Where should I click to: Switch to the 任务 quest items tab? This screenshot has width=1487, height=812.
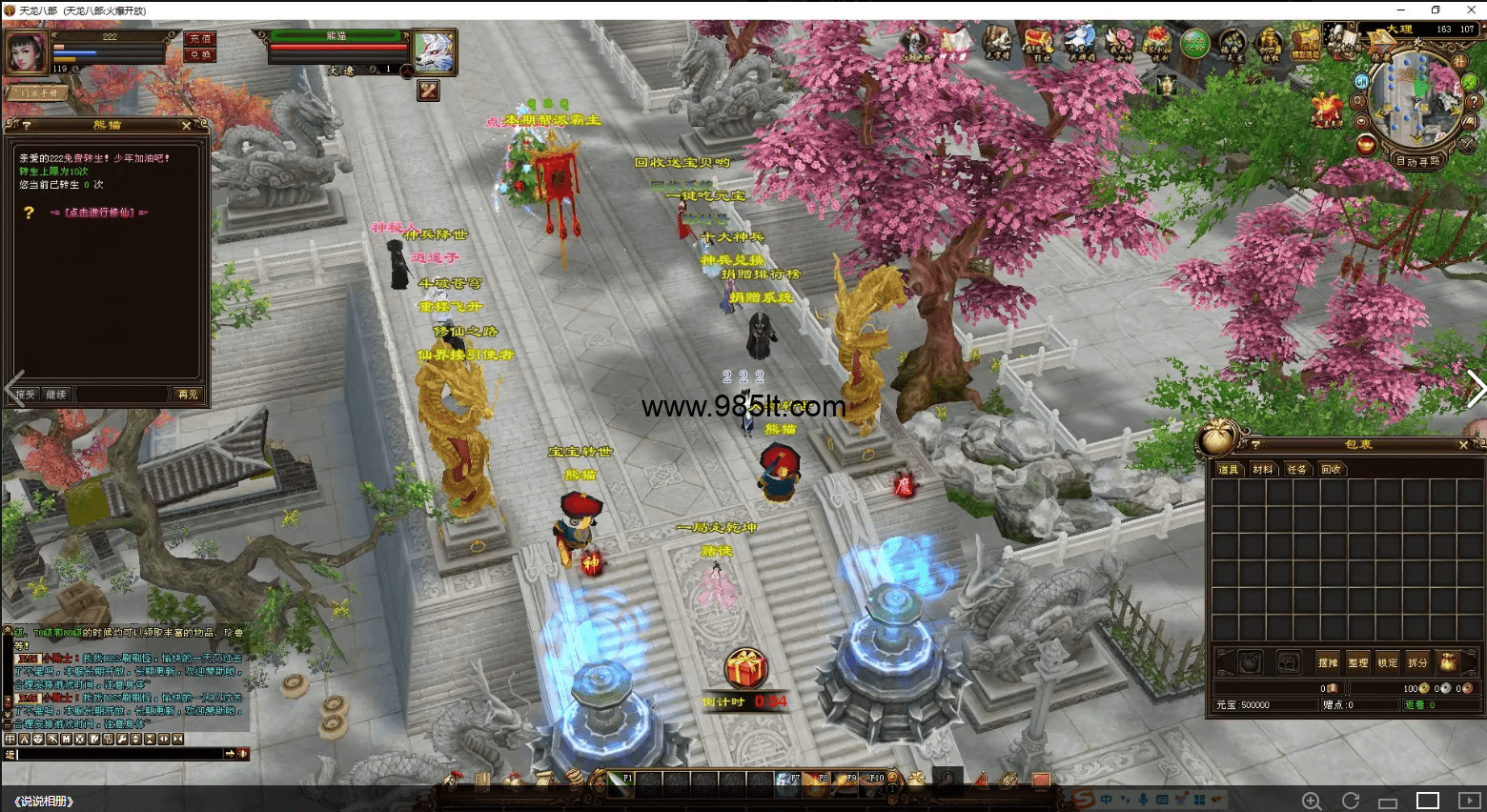[x=1297, y=470]
